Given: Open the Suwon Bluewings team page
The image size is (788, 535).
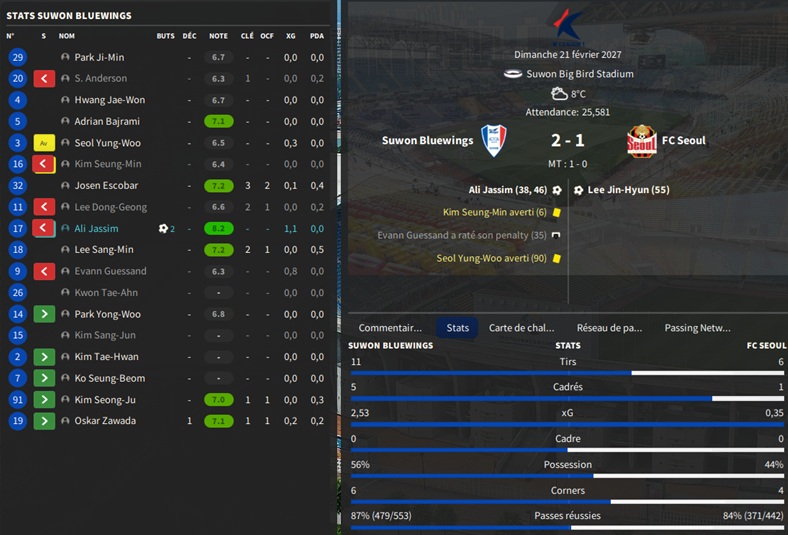Looking at the screenshot, I should point(427,141).
